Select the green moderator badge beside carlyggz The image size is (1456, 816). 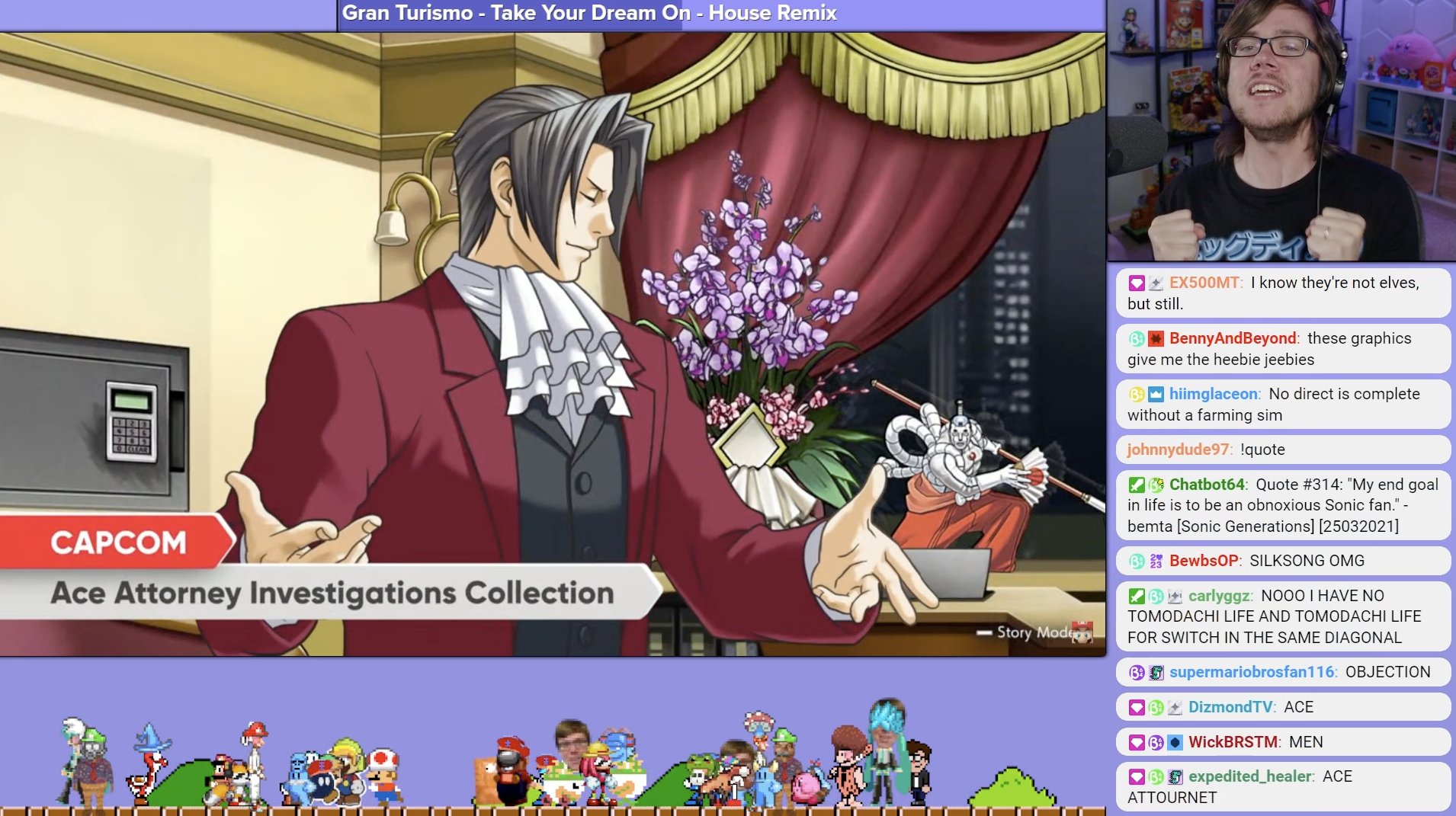1136,597
